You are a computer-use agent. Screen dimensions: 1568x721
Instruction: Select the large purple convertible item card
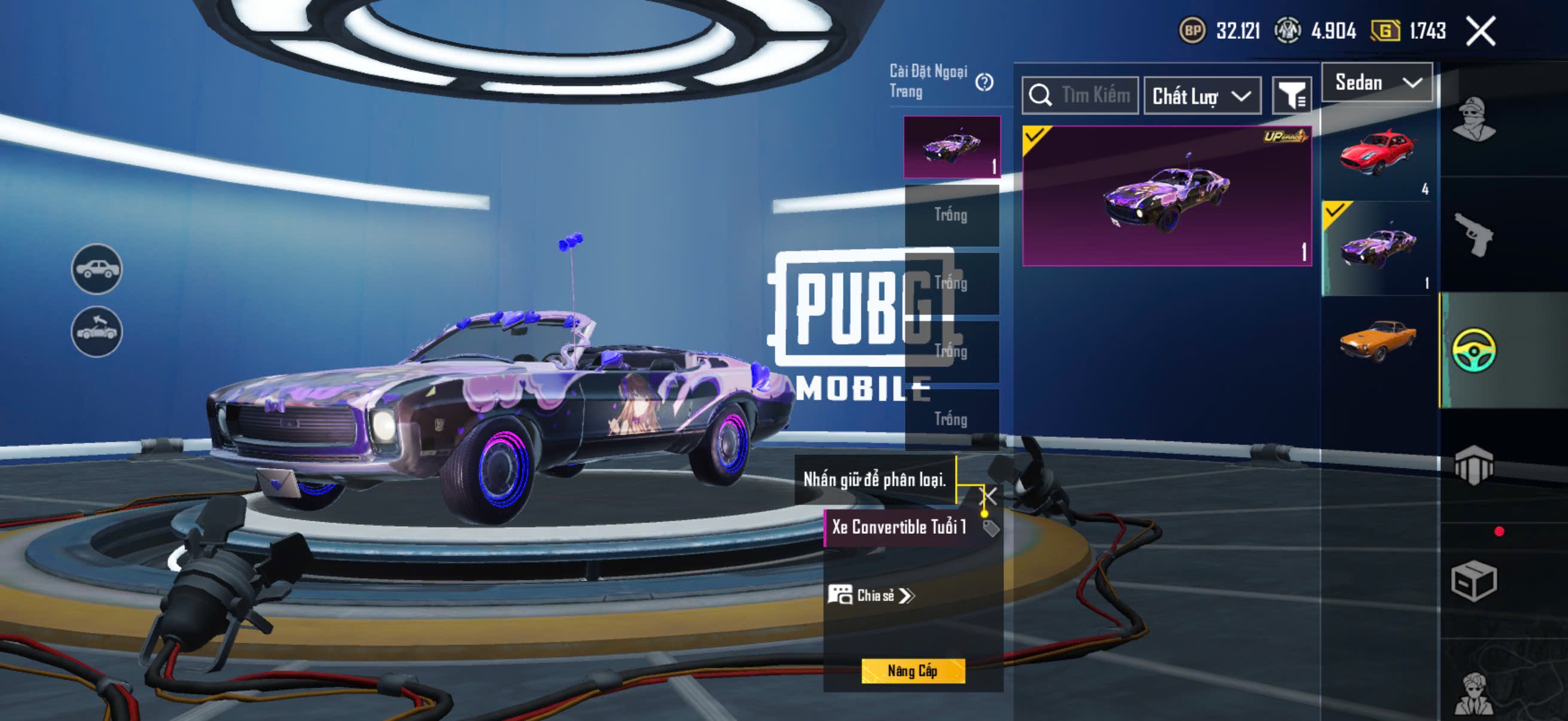pos(1166,196)
